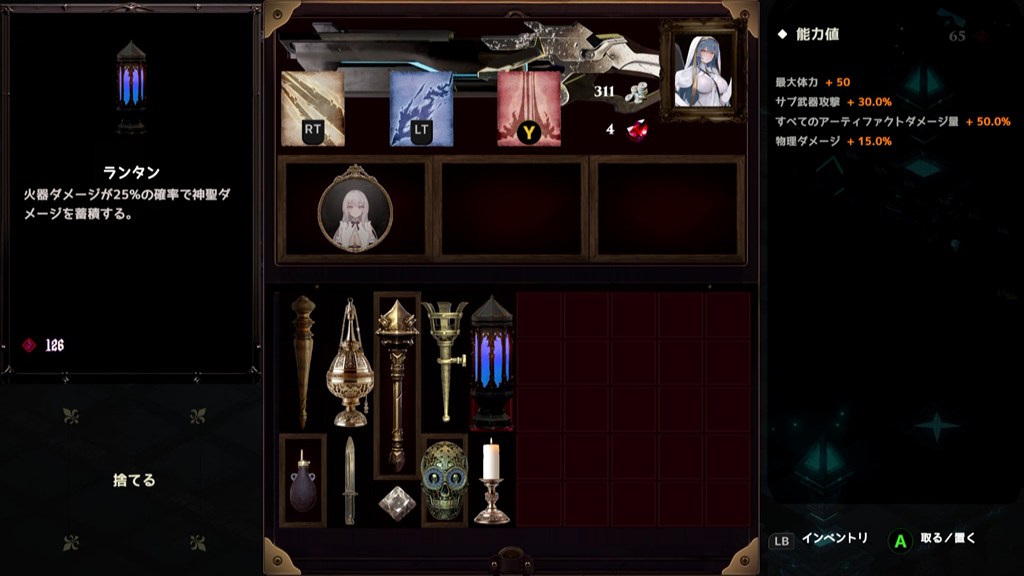Click the white-haired girl portrait medallion slot
The width and height of the screenshot is (1024, 576).
pos(355,209)
